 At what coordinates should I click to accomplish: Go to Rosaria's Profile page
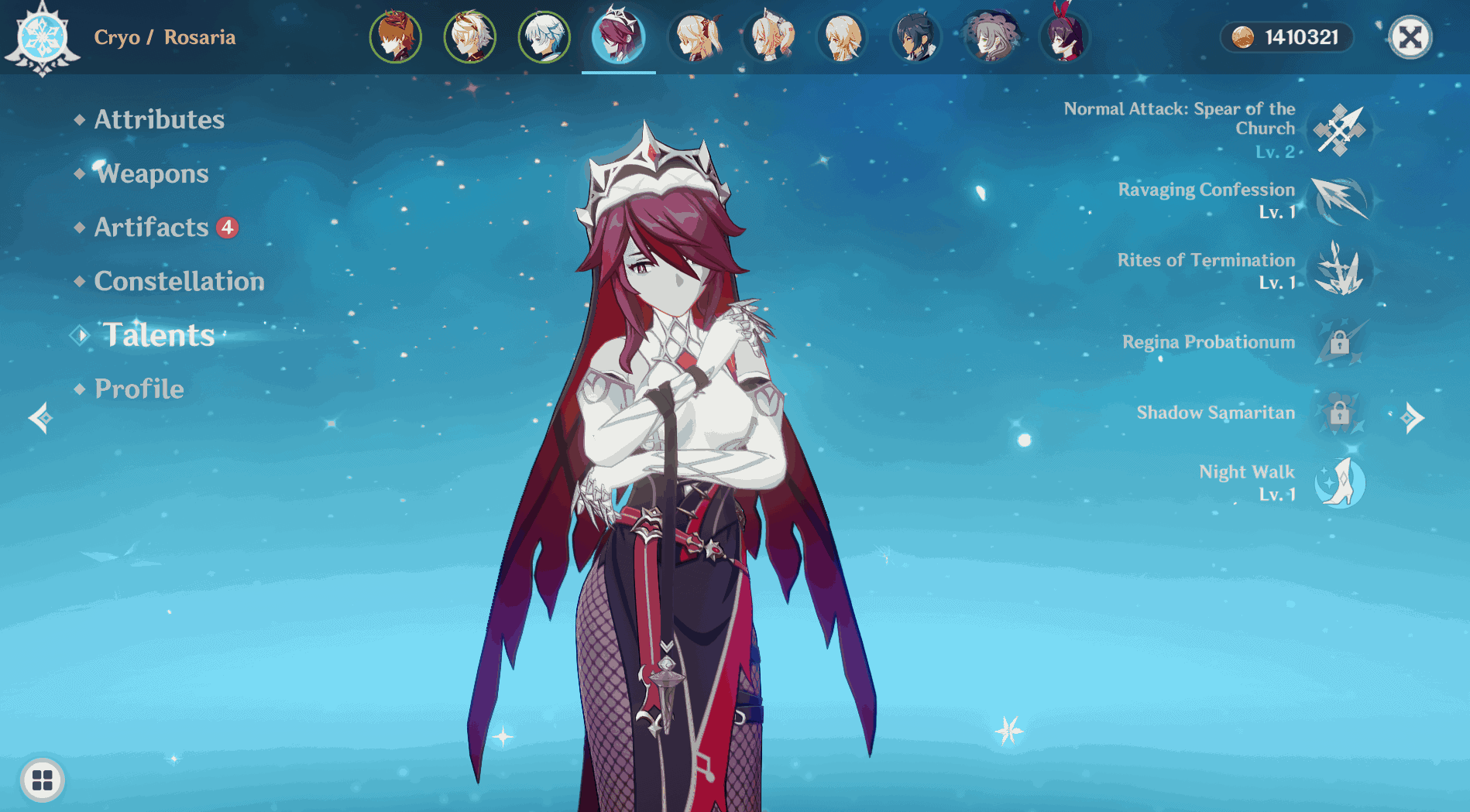coord(139,389)
